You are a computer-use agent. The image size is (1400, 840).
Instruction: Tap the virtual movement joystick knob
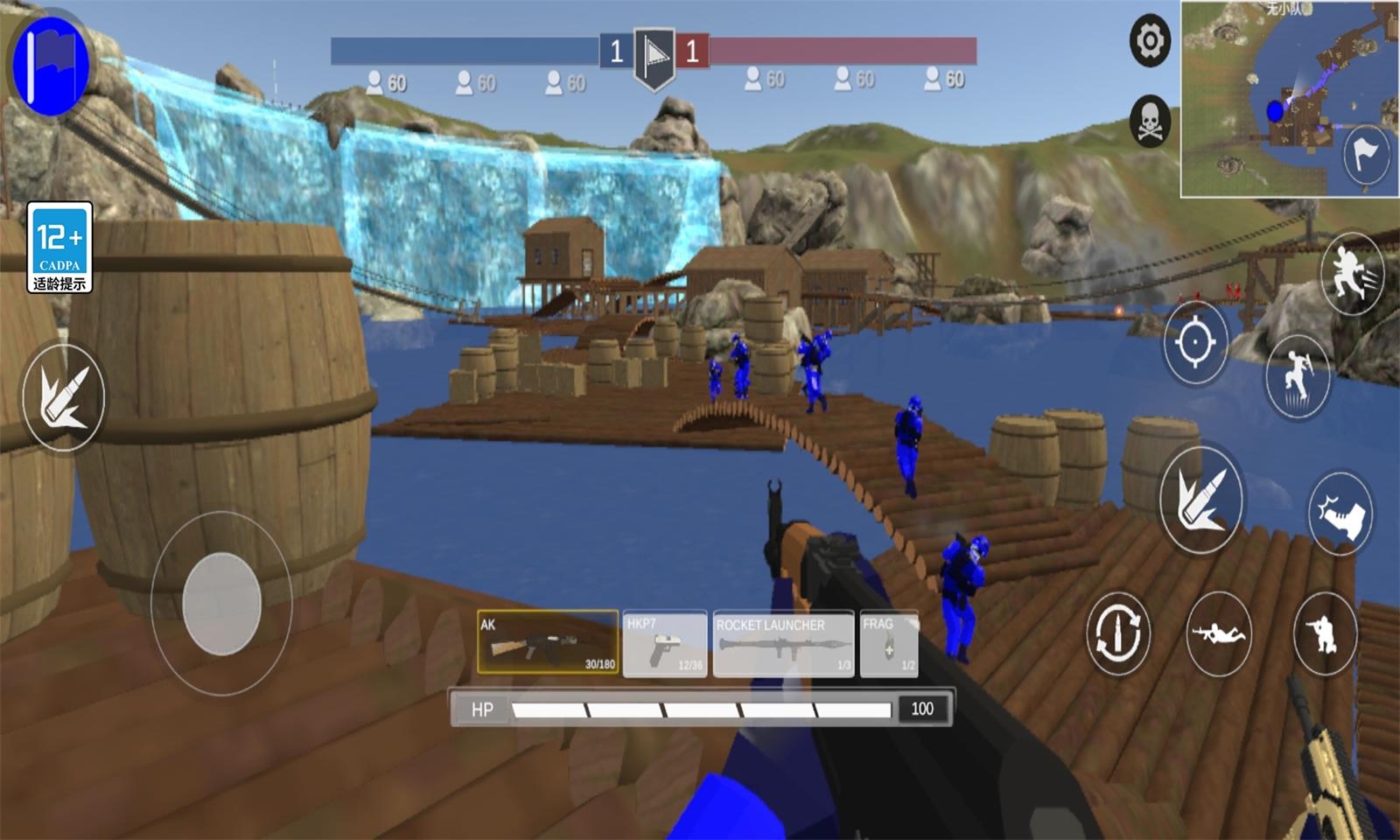tap(221, 604)
